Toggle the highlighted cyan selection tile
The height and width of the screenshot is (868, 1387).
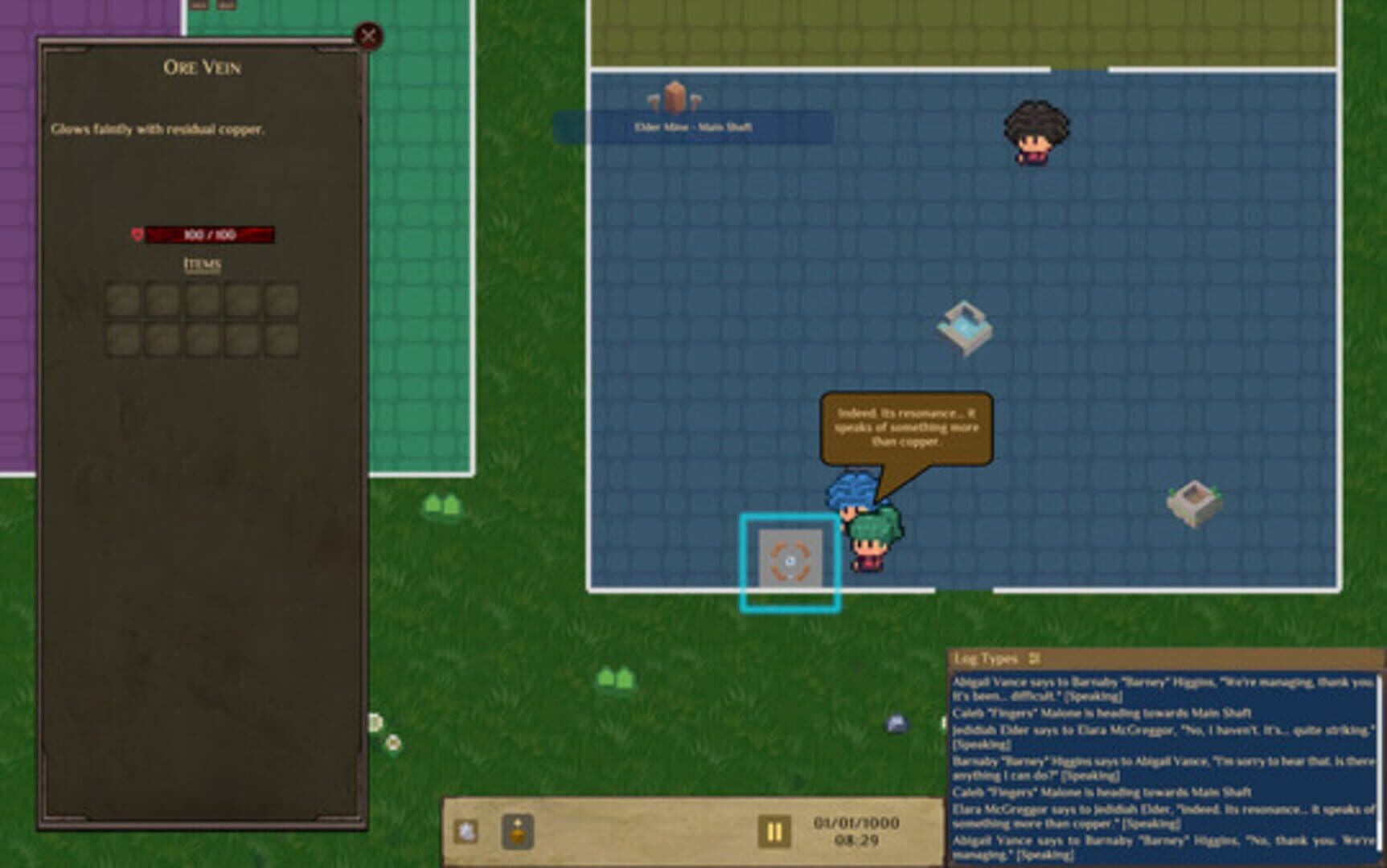[x=790, y=560]
